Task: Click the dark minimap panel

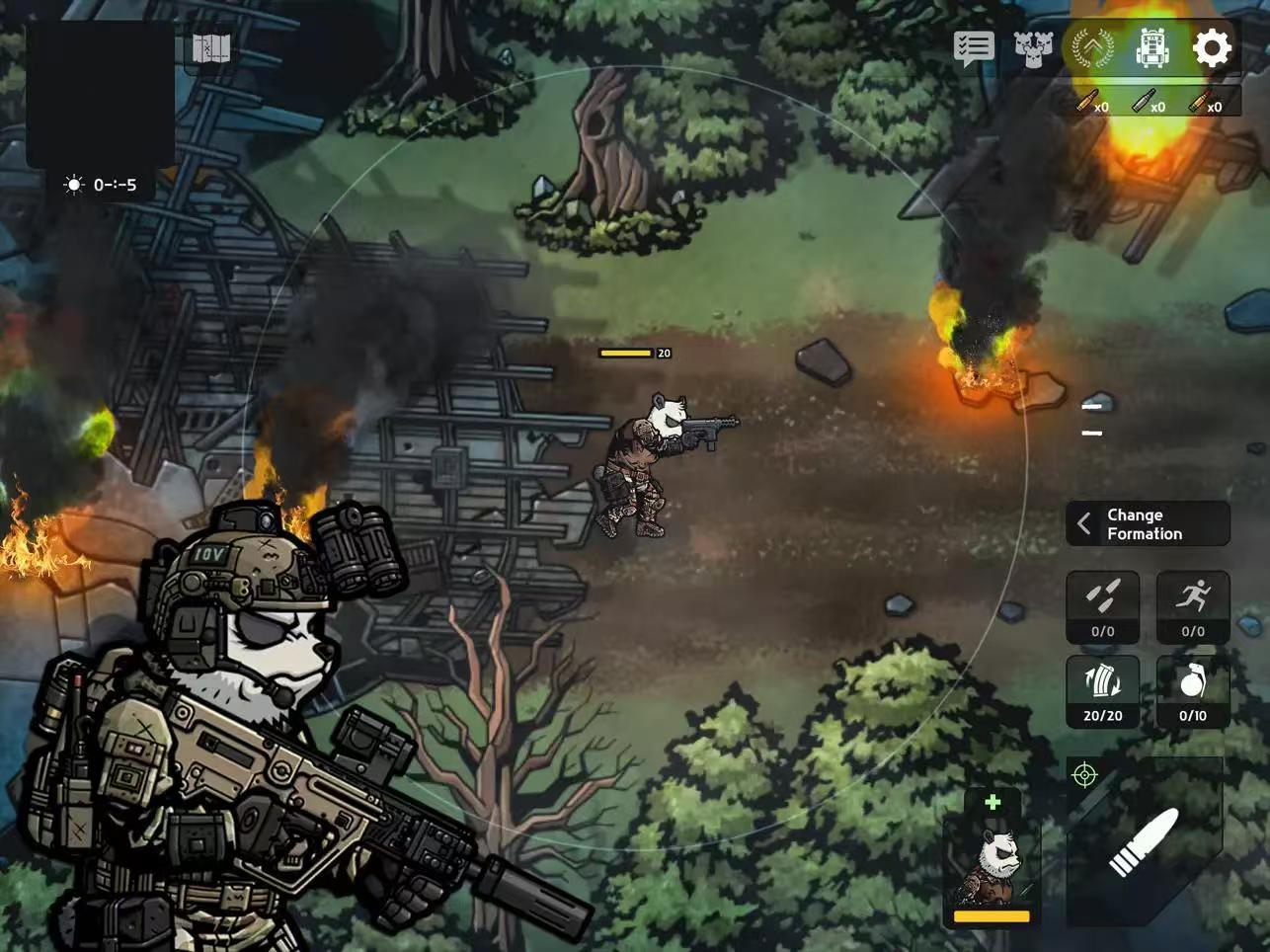Action: (x=100, y=94)
